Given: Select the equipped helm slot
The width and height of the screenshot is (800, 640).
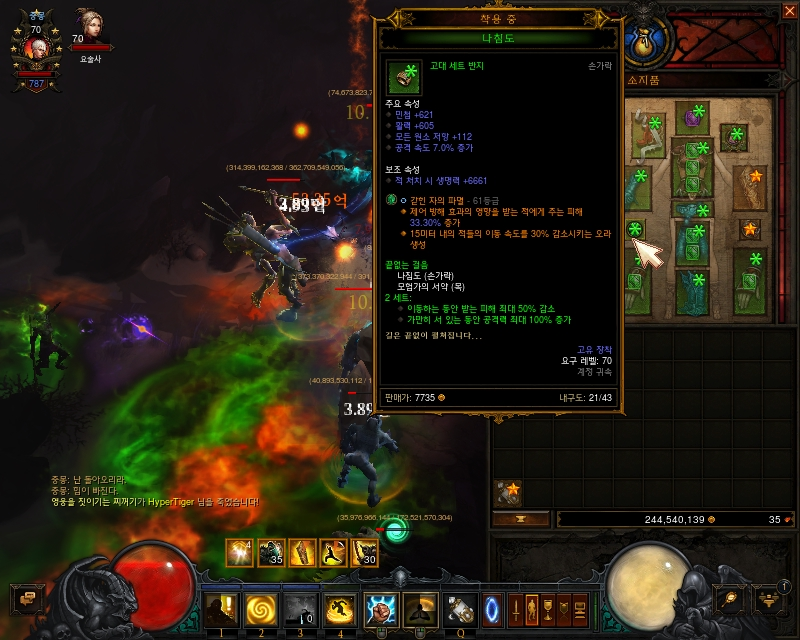Looking at the screenshot, I should pyautogui.click(x=692, y=118).
